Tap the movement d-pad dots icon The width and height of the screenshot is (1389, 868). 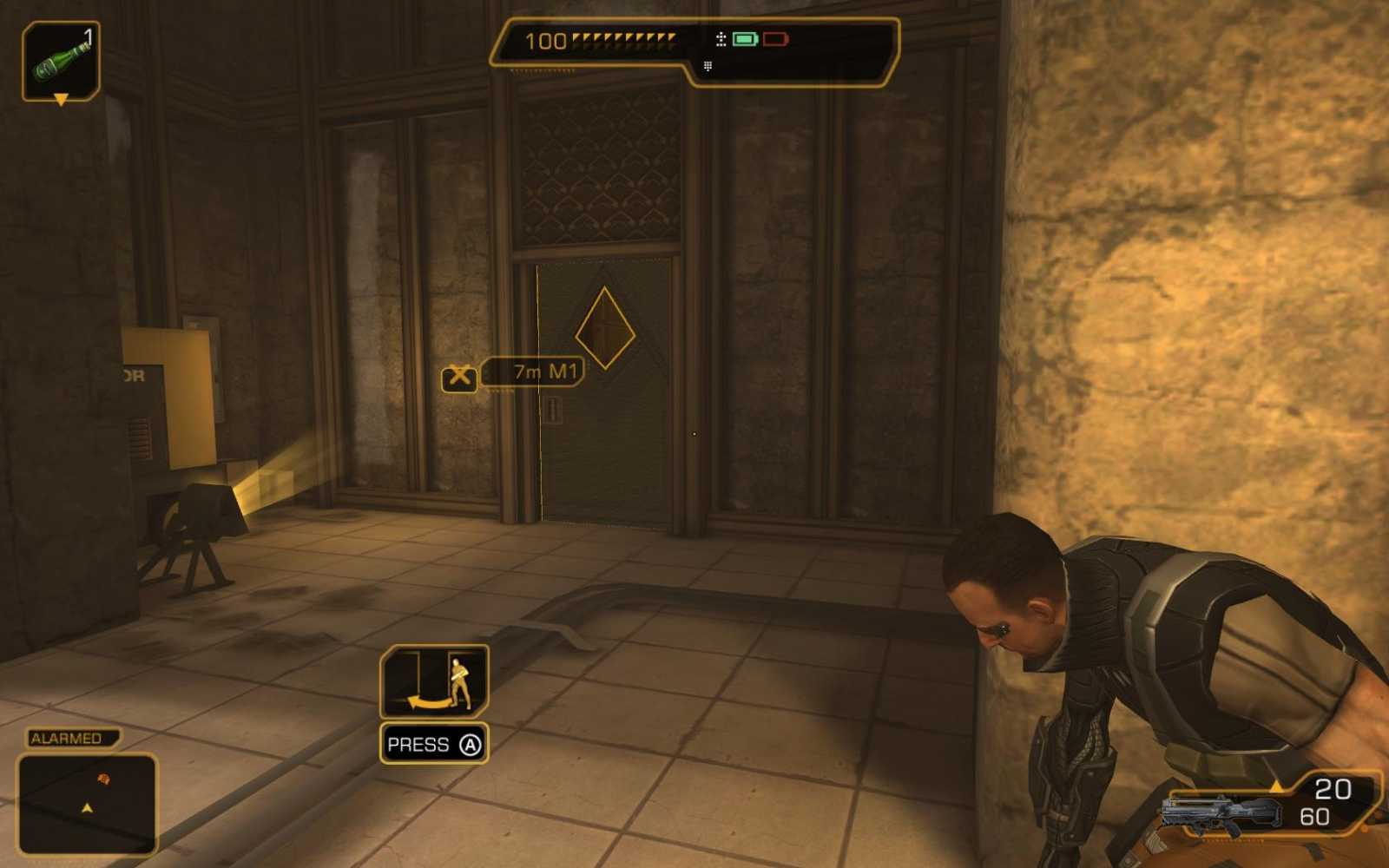click(721, 39)
